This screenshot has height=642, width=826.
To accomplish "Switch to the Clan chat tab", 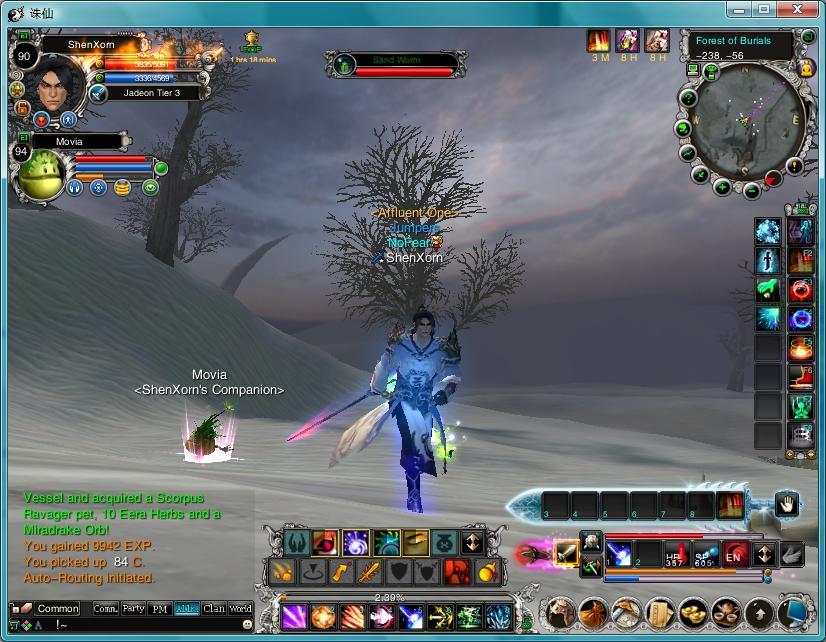I will point(214,608).
